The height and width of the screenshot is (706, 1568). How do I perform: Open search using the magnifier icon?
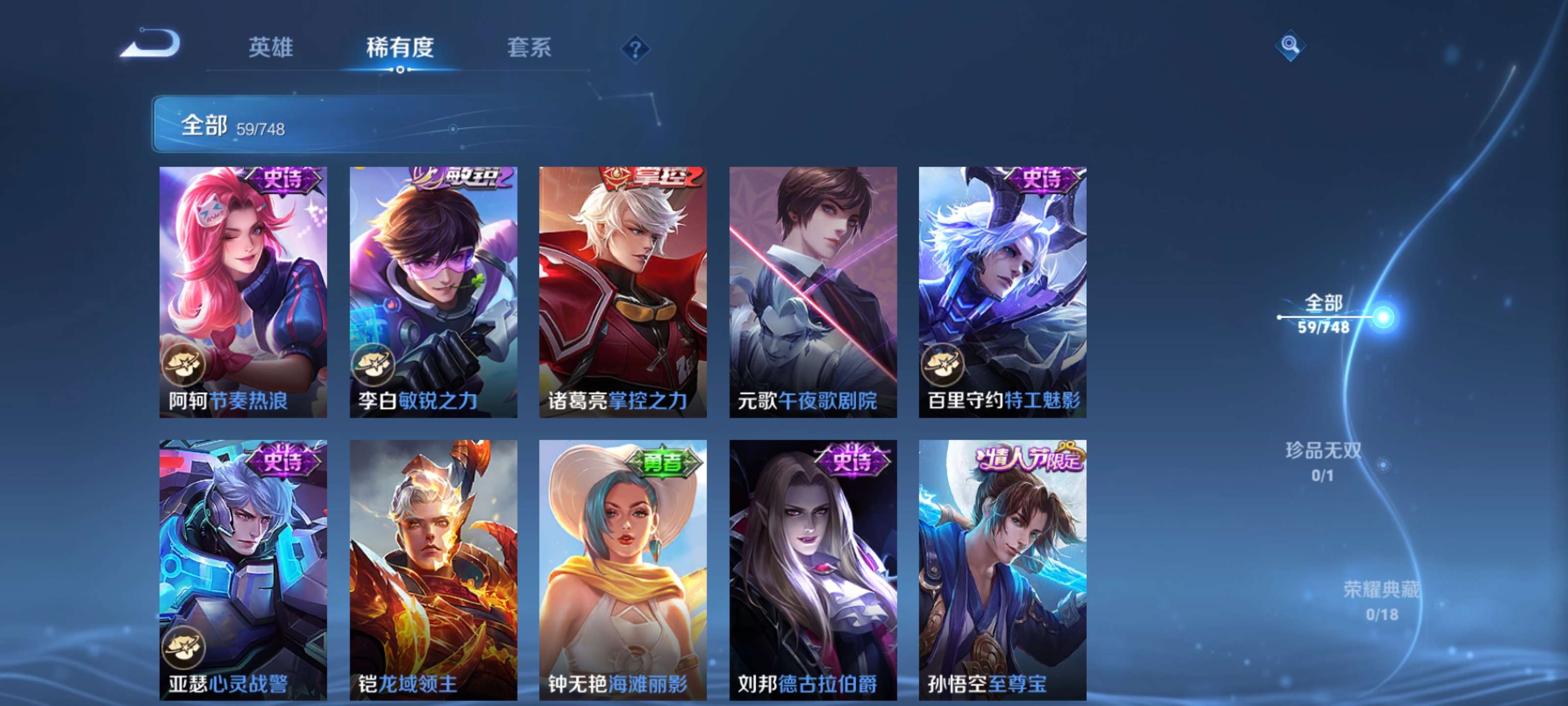(x=1291, y=46)
